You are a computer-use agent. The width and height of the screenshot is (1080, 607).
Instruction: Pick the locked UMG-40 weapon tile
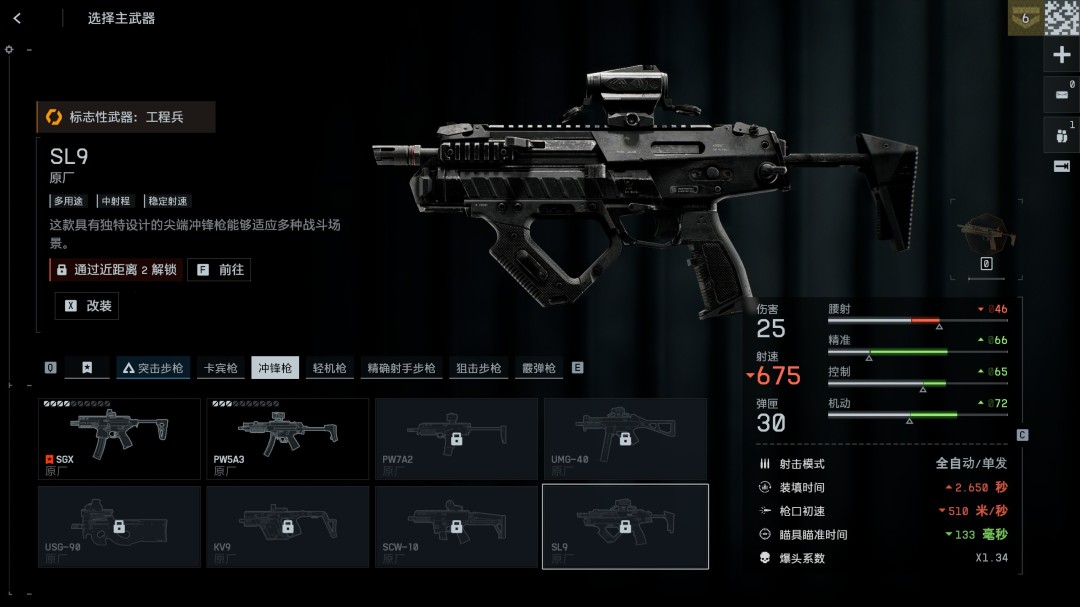[625, 439]
